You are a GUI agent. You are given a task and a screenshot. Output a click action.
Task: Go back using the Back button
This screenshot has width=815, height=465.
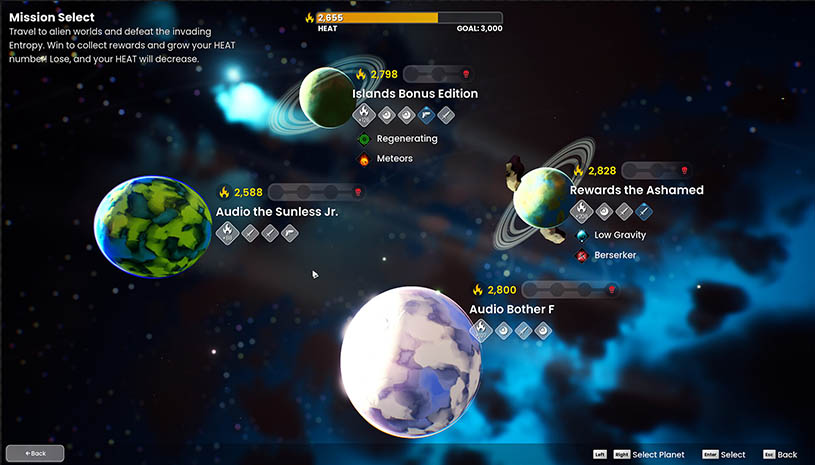pos(35,453)
